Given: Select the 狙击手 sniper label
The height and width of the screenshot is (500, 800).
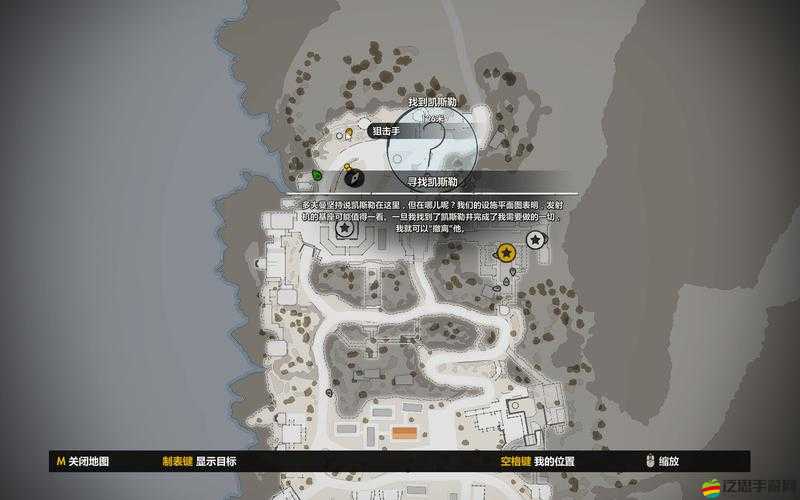Looking at the screenshot, I should [x=386, y=131].
